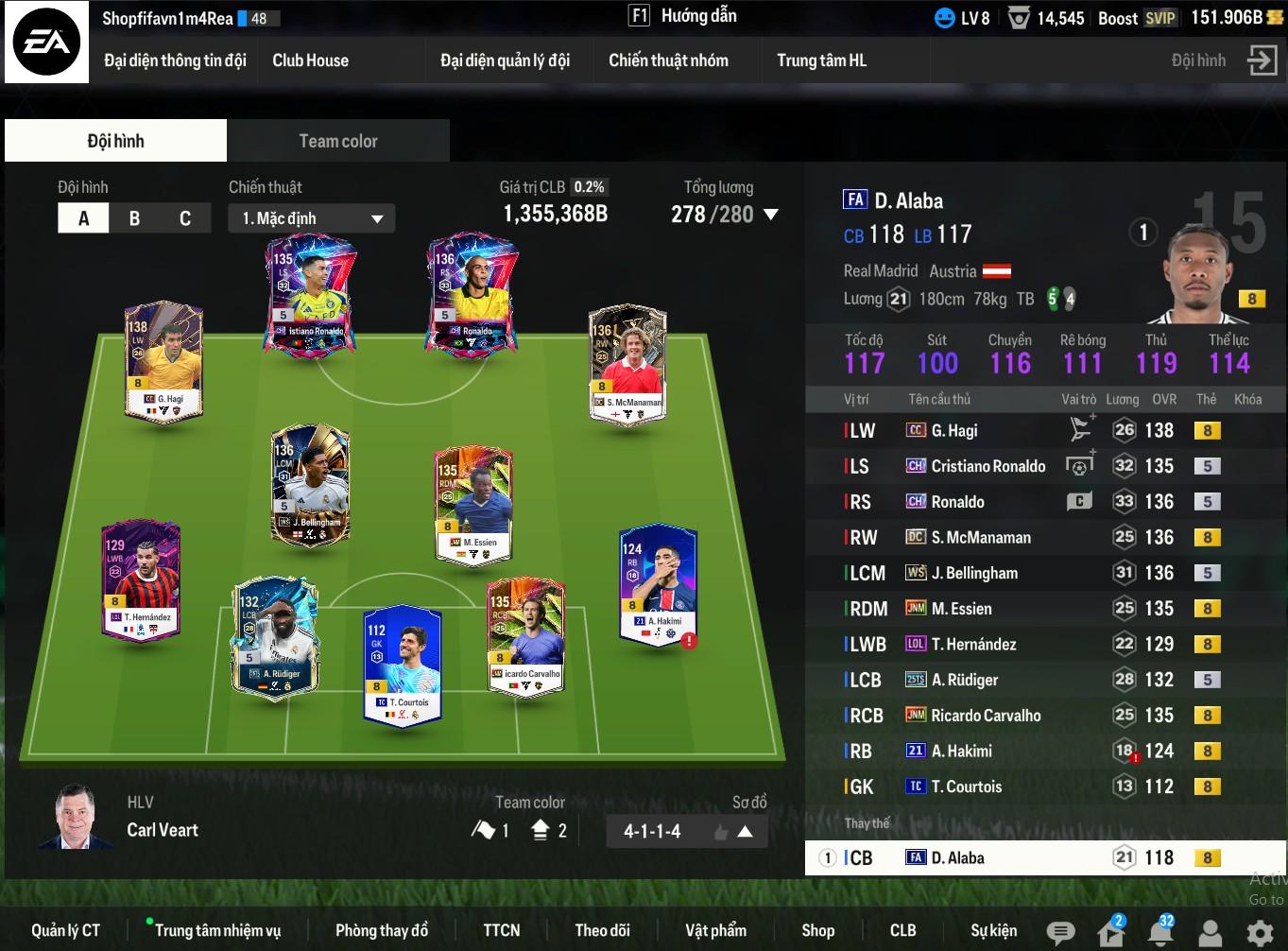Image resolution: width=1288 pixels, height=951 pixels.
Task: Switch to the Team color tab
Action: tap(337, 141)
